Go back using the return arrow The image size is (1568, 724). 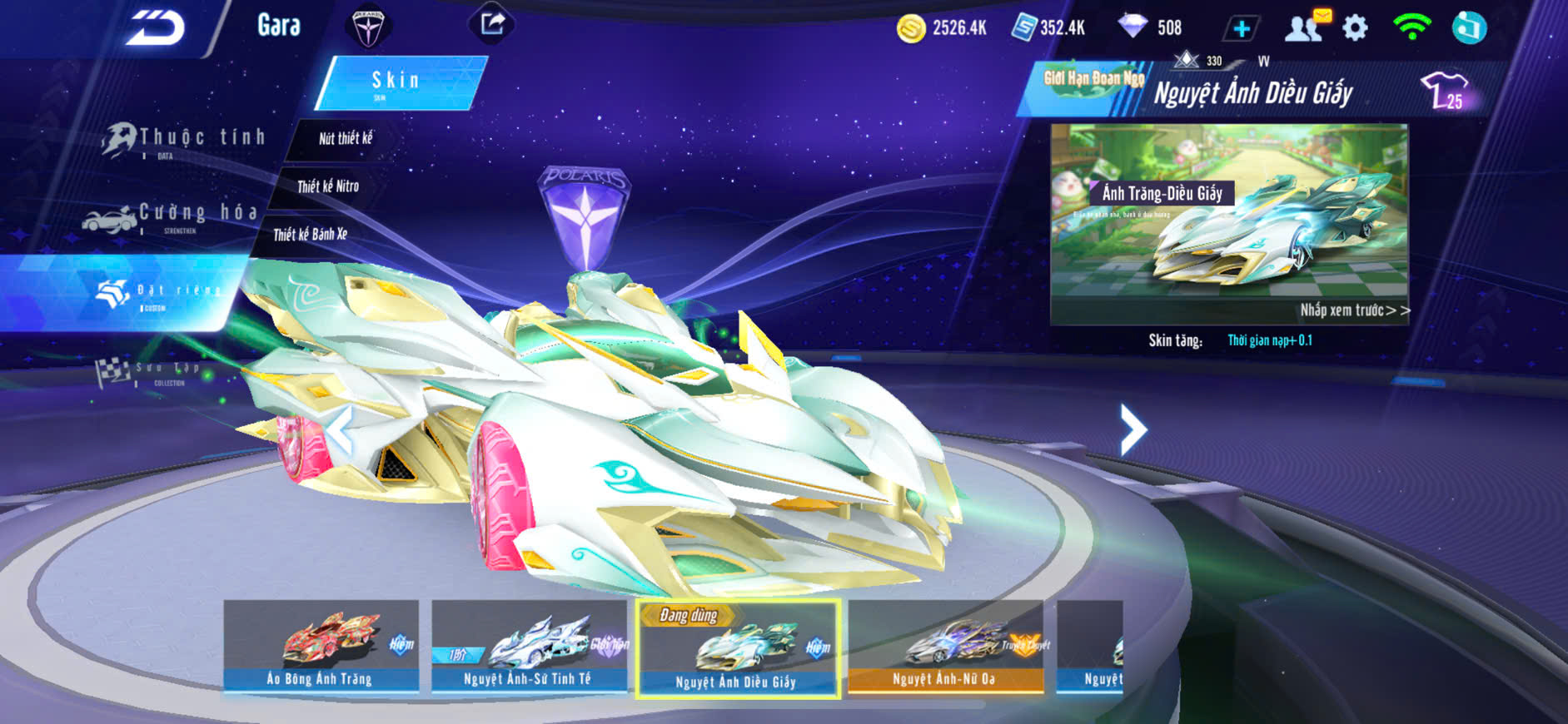coord(155,28)
